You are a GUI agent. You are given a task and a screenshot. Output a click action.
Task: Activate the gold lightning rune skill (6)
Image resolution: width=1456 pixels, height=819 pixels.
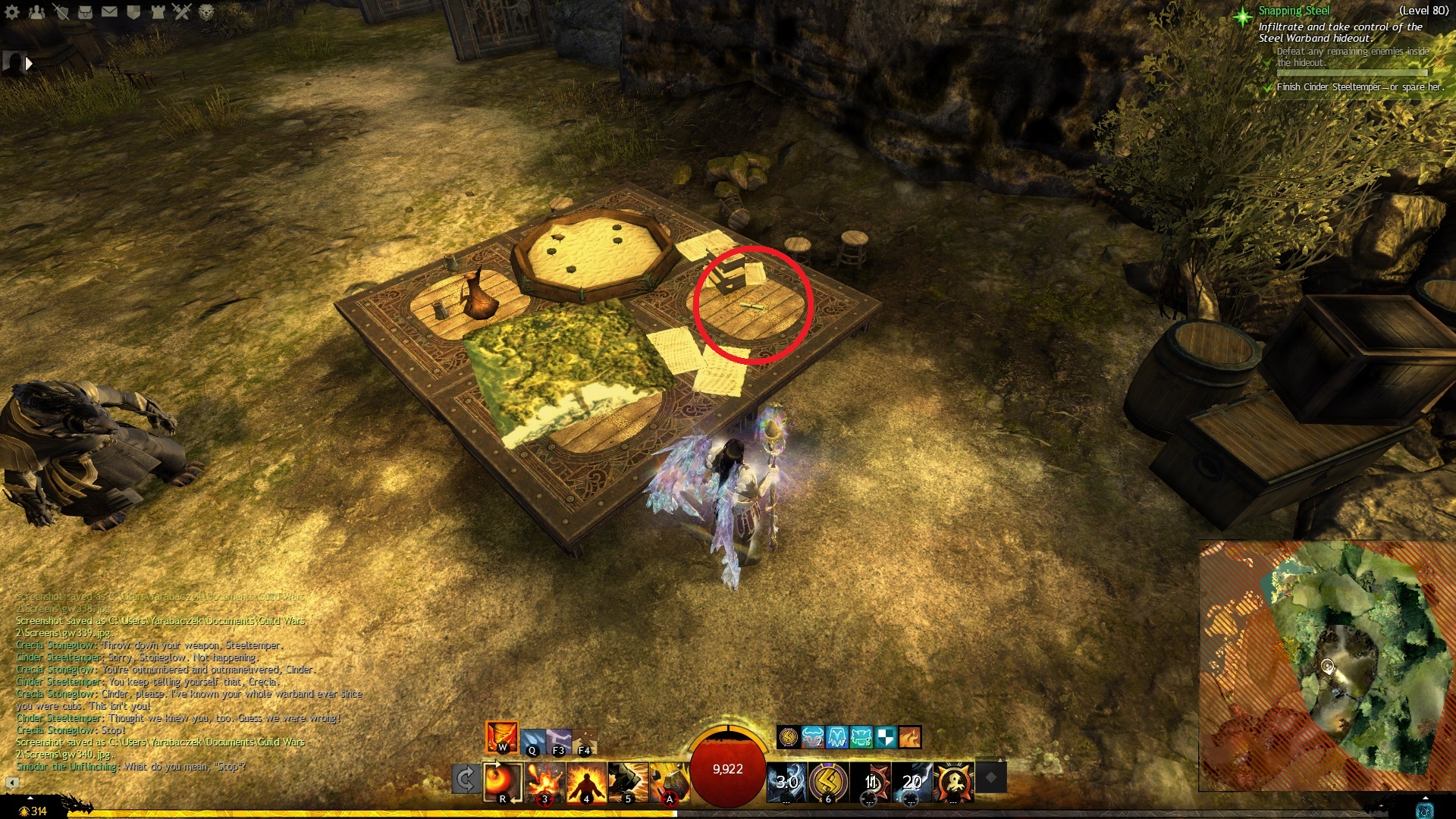click(828, 782)
